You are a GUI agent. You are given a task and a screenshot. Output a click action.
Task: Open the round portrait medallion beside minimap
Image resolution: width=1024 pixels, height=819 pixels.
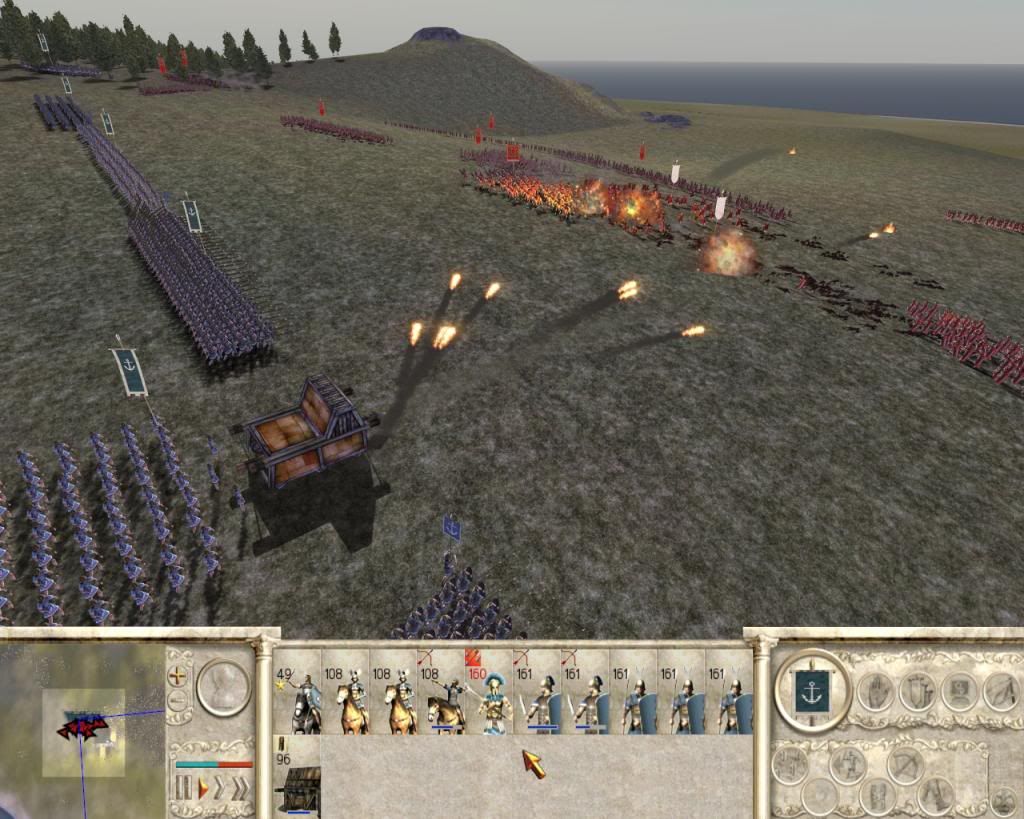click(223, 687)
